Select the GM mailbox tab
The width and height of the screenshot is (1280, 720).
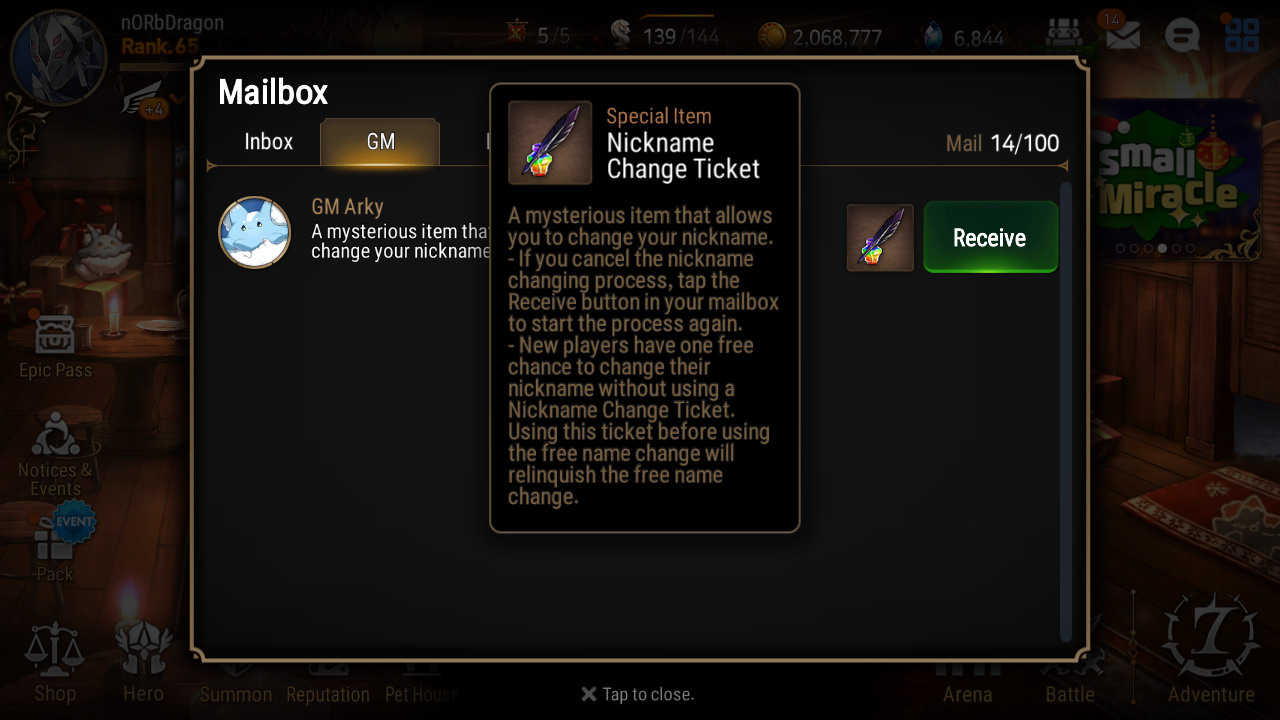tap(380, 142)
